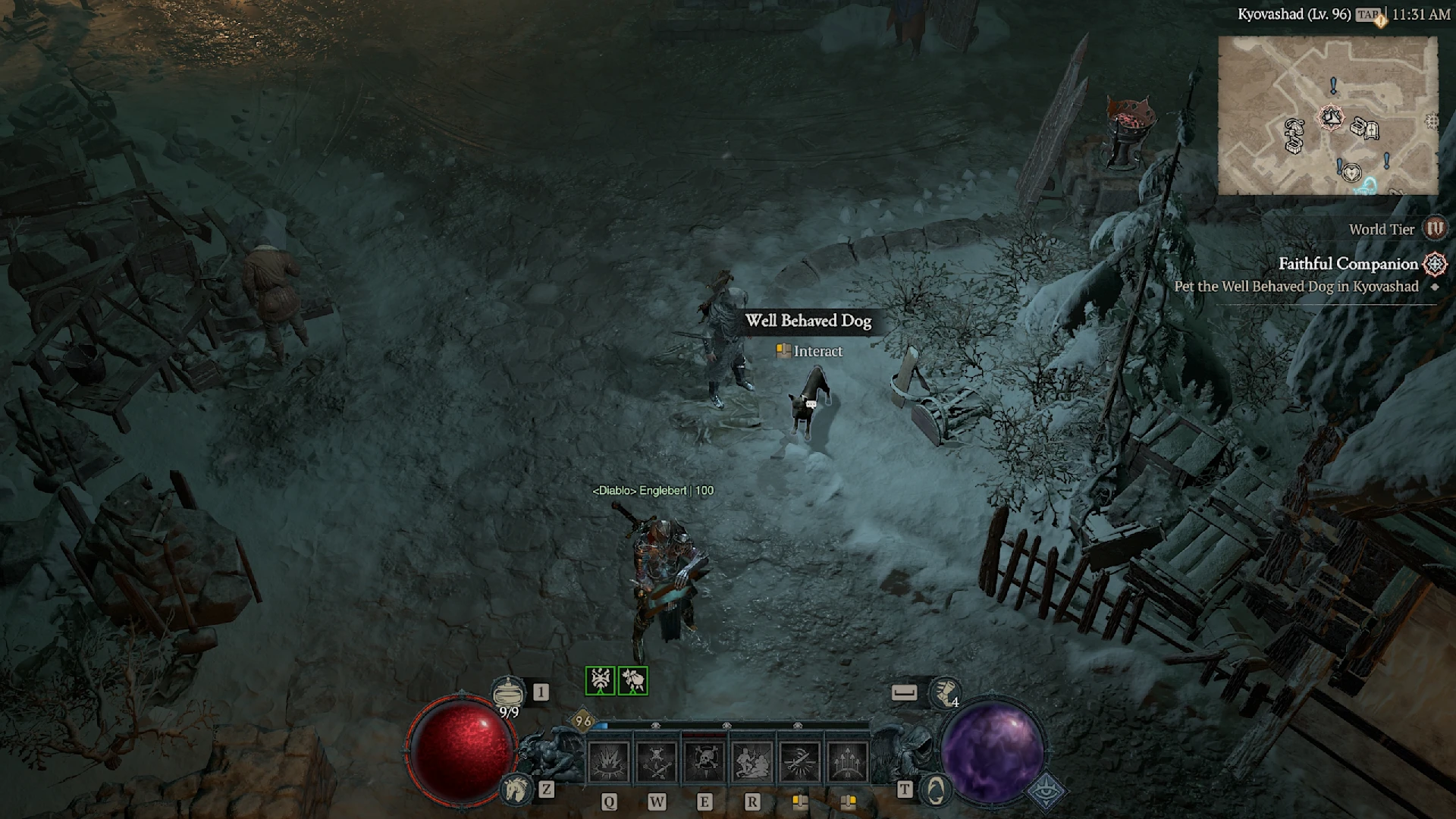Click the eye emblem beside the purple orb
This screenshot has height=819, width=1456.
[x=1046, y=790]
